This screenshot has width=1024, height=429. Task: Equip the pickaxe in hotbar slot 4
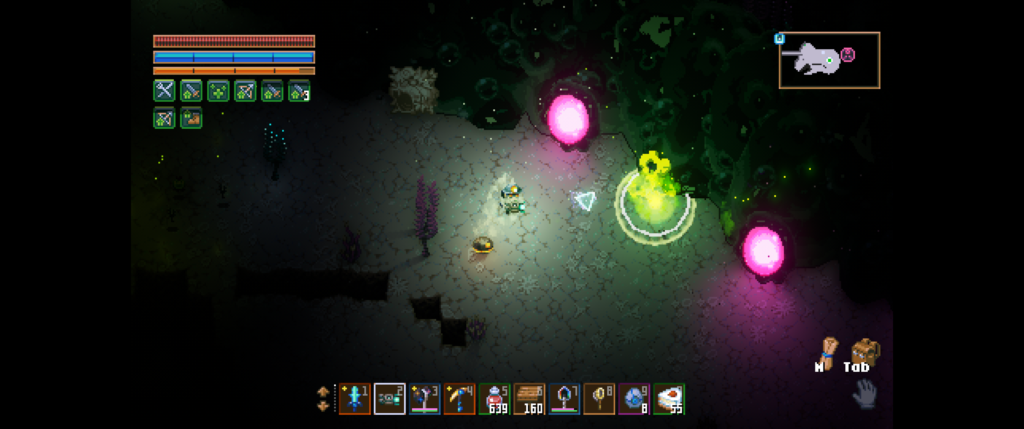pos(459,399)
